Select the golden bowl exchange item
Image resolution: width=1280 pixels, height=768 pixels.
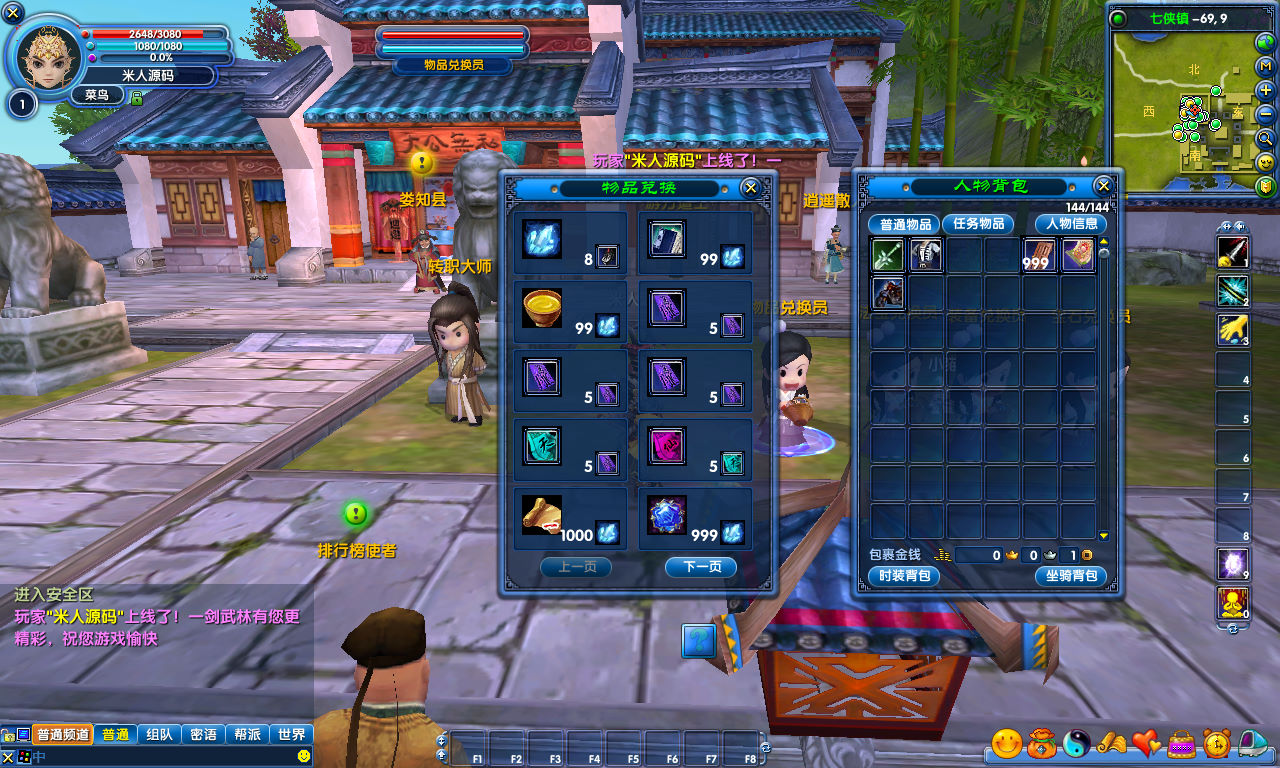[x=542, y=308]
